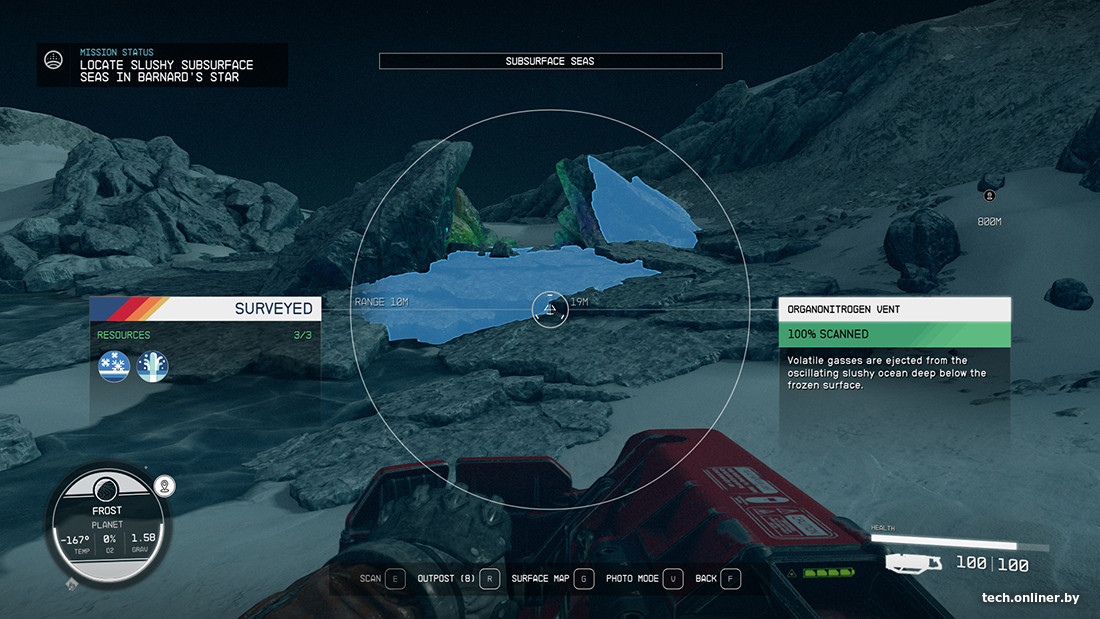The image size is (1100, 619).
Task: Select the Organonitrogen Vent scan panel title
Action: (894, 309)
